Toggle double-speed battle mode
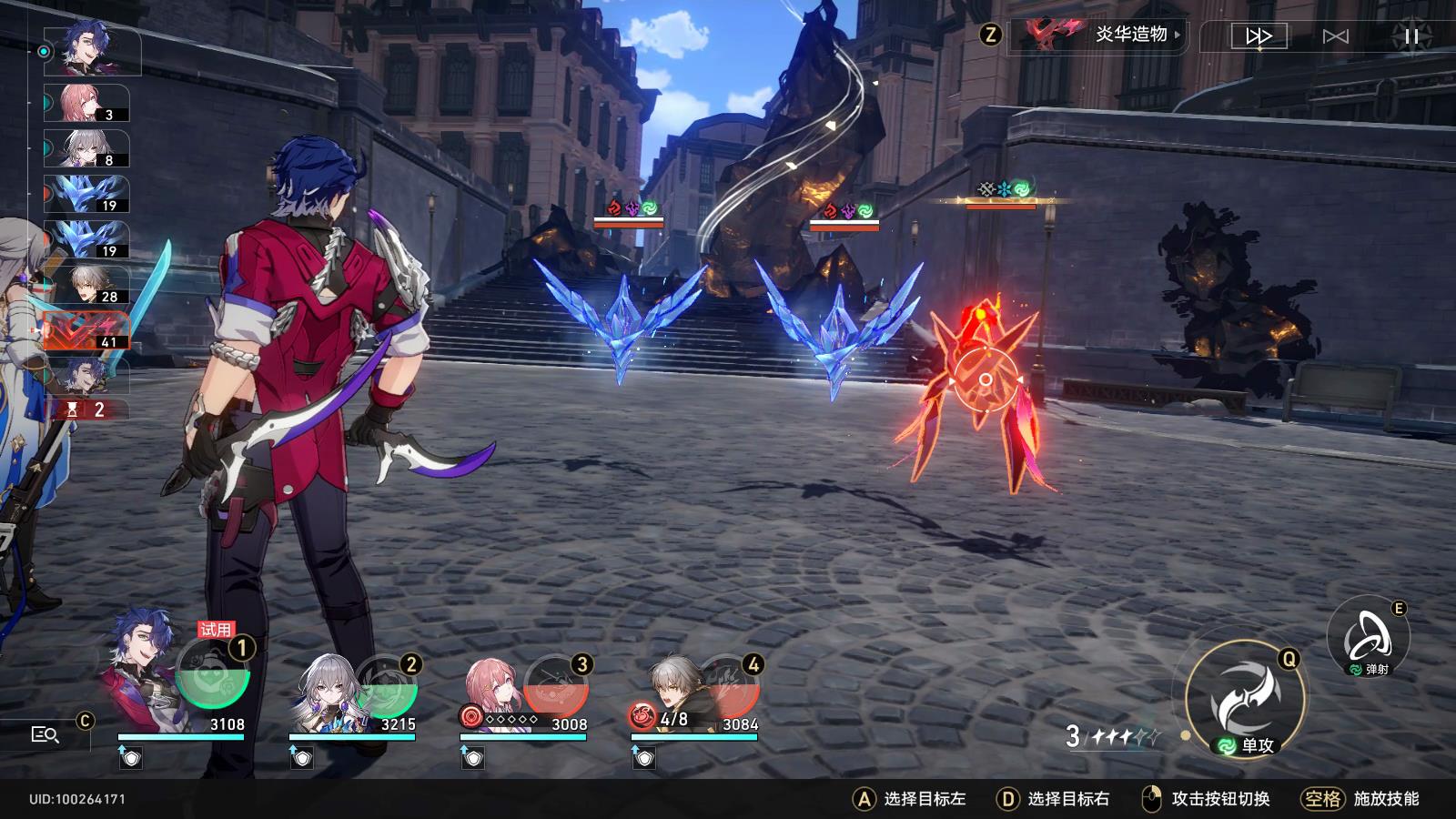The image size is (1456, 819). 1259,36
